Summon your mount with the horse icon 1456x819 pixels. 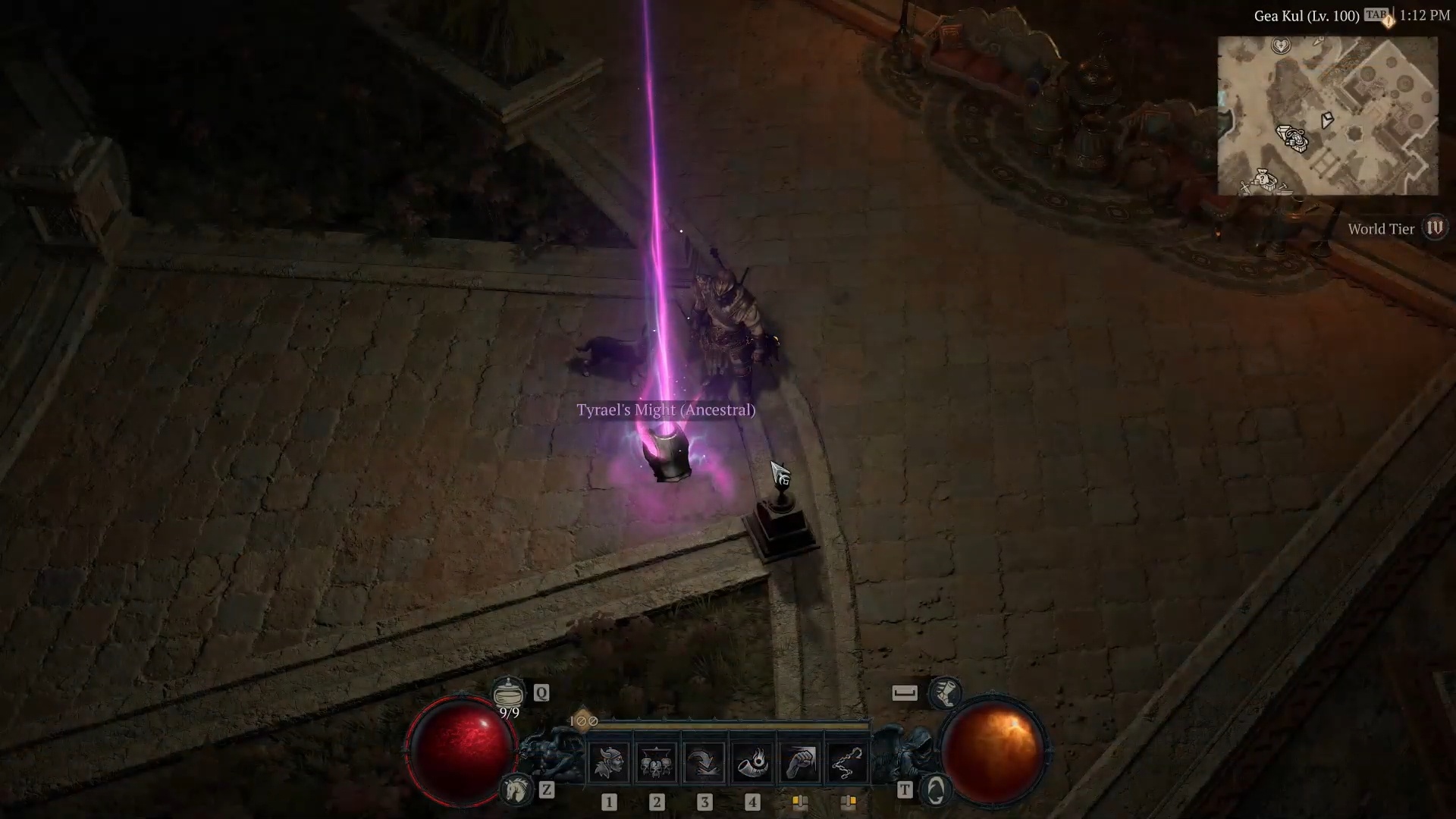point(515,788)
